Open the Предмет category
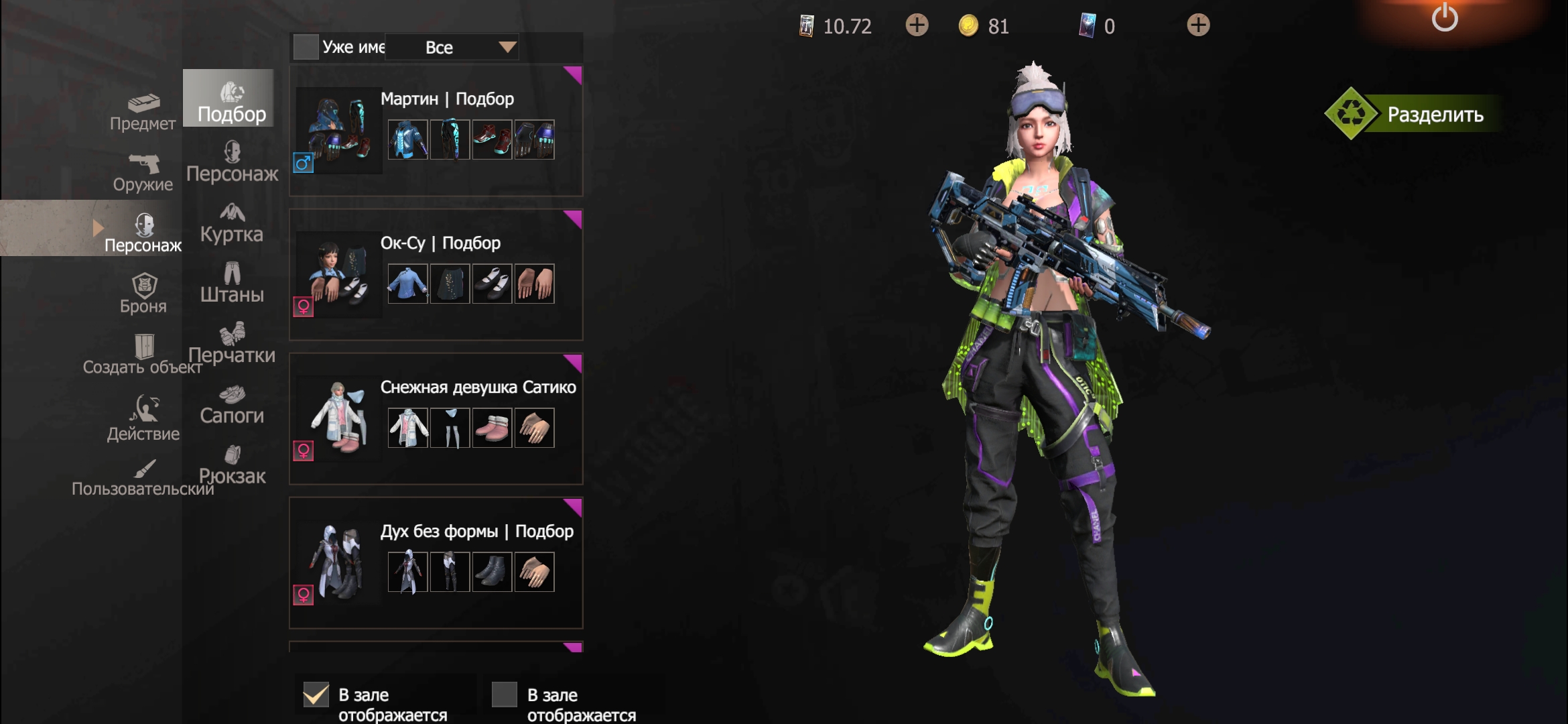This screenshot has width=1568, height=724. pyautogui.click(x=143, y=113)
